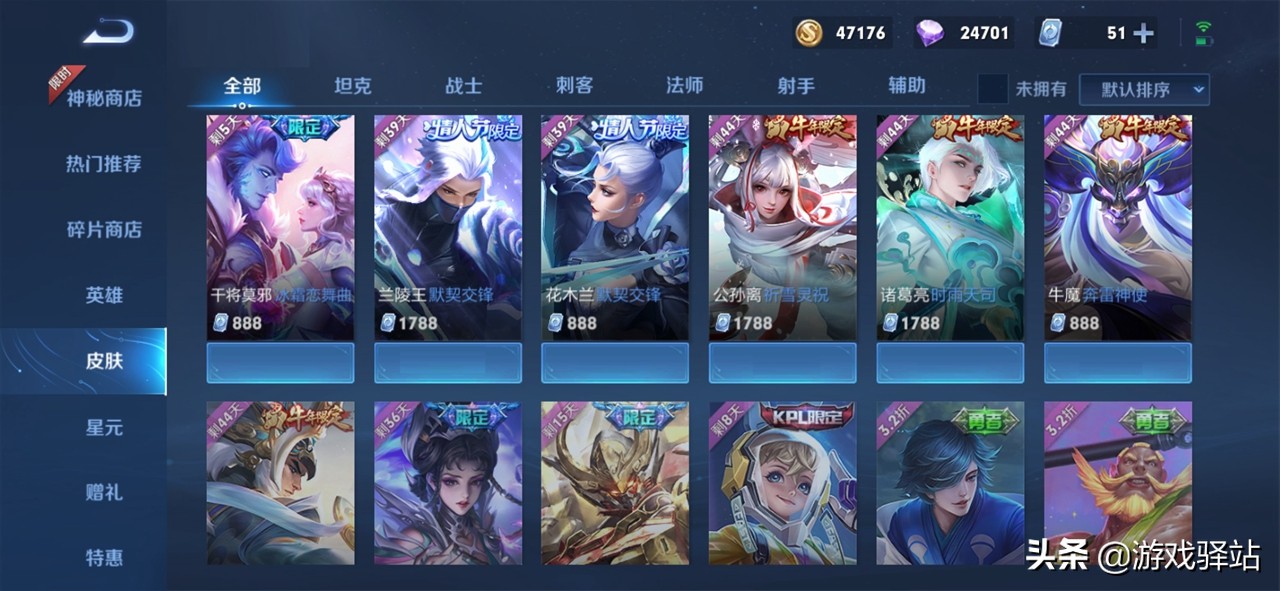Toggle the 未拥有 not-owned checkbox
The width and height of the screenshot is (1280, 591).
click(x=992, y=89)
